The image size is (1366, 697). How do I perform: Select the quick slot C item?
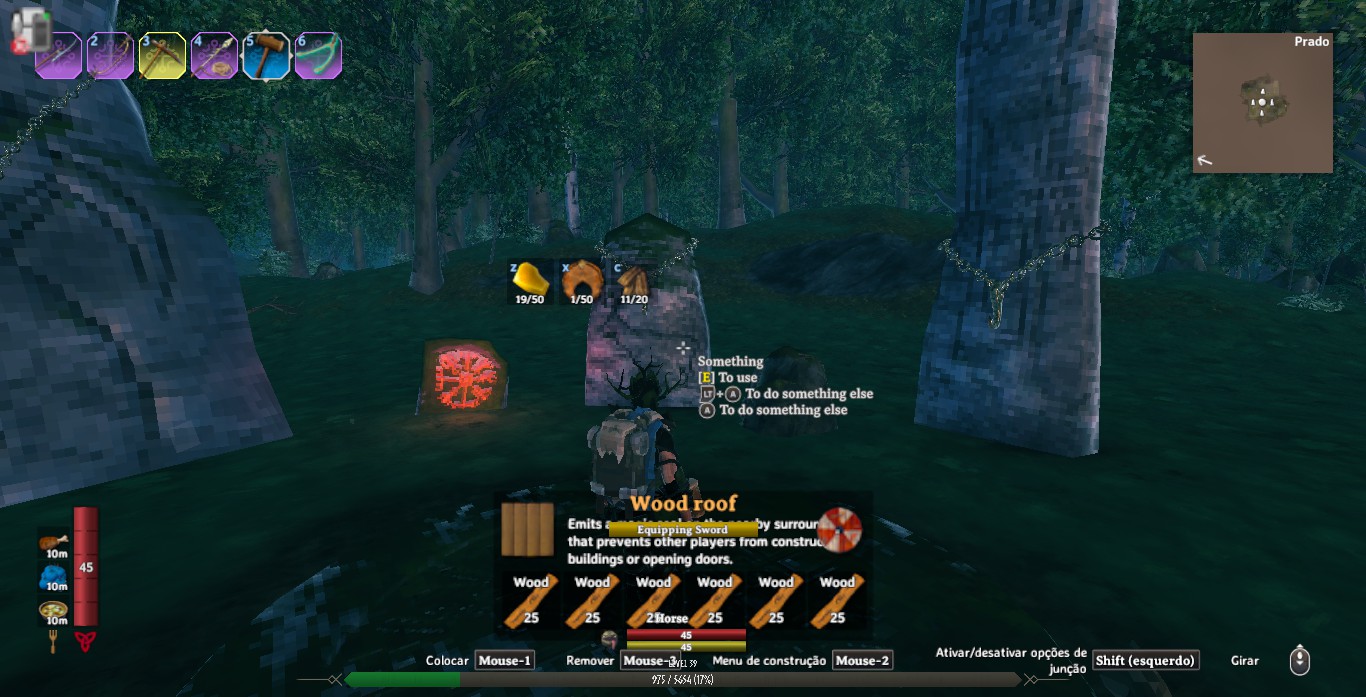pyautogui.click(x=633, y=281)
